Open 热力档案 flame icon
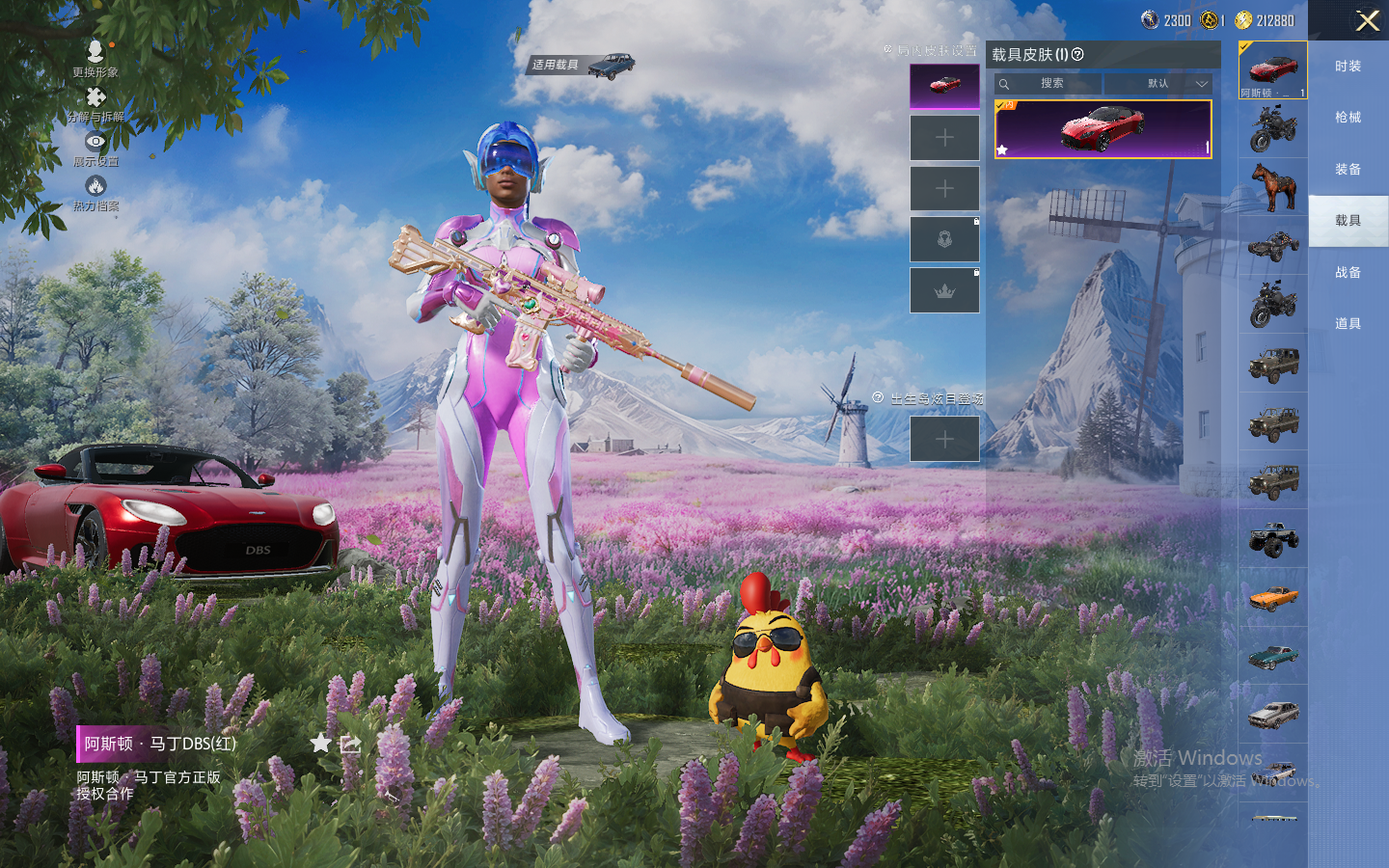The height and width of the screenshot is (868, 1389). 95,192
